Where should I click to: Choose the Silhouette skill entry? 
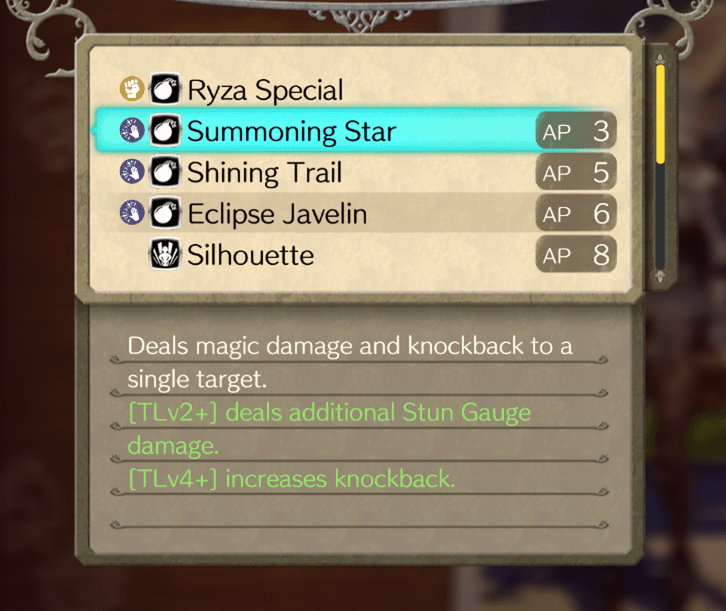[250, 255]
